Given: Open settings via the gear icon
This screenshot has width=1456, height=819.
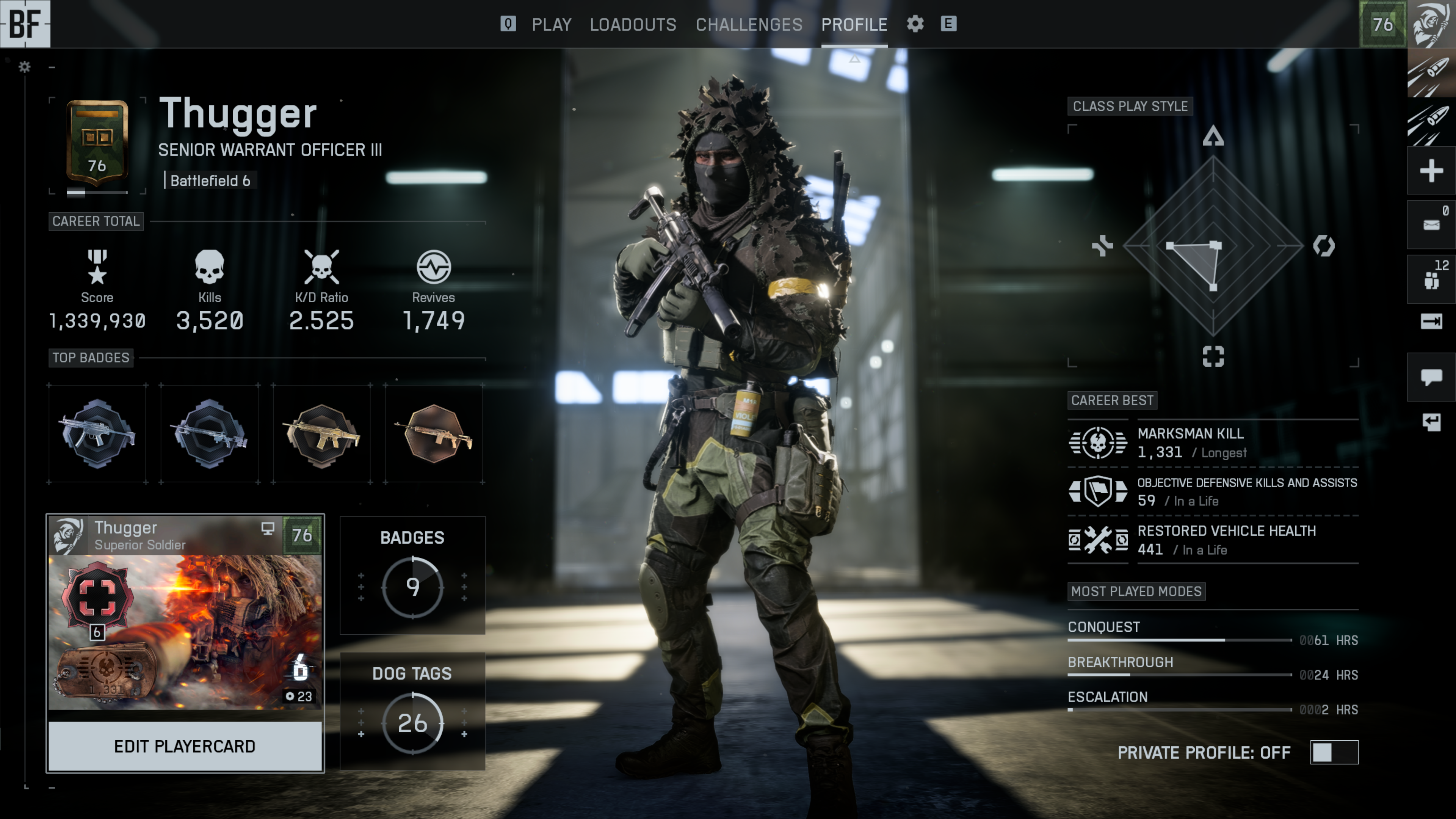Looking at the screenshot, I should (915, 24).
